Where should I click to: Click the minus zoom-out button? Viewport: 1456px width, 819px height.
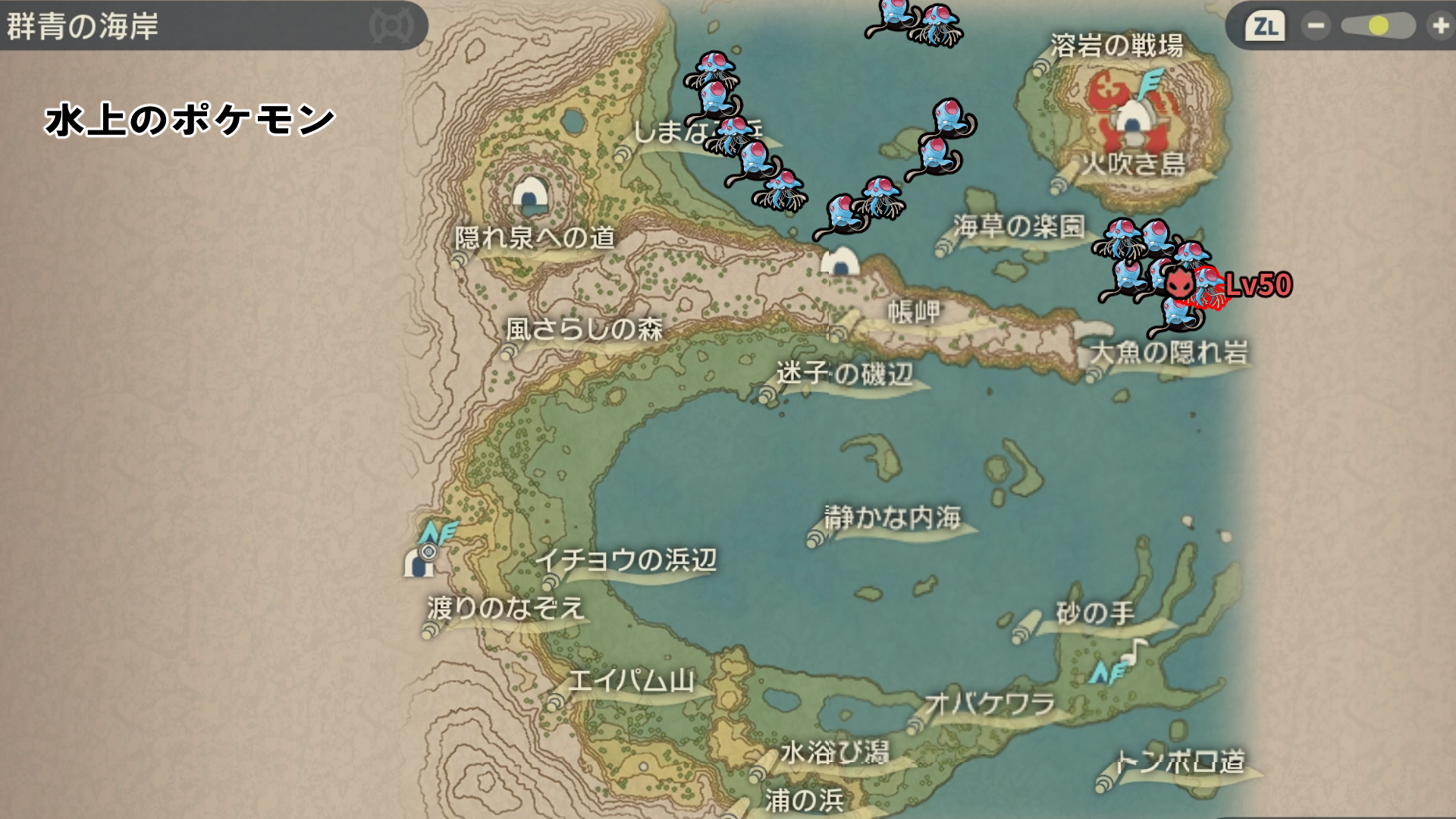(1316, 27)
